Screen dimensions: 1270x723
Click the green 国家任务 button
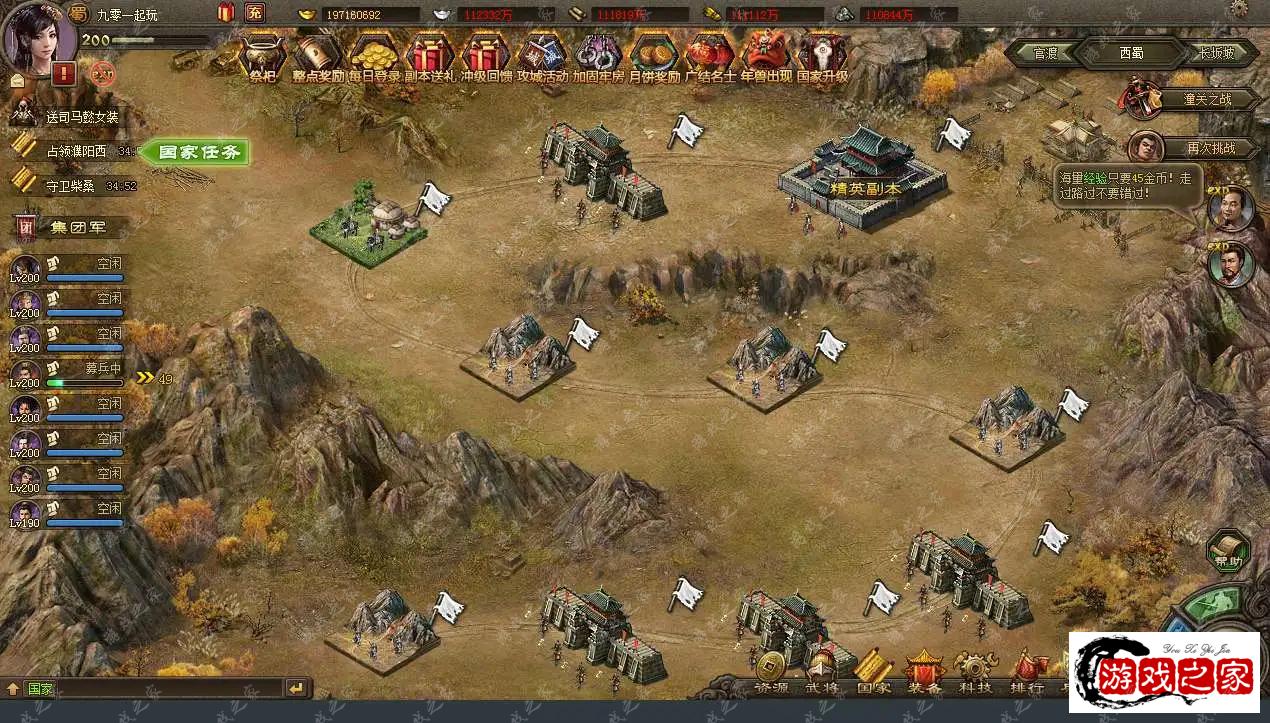(x=197, y=153)
